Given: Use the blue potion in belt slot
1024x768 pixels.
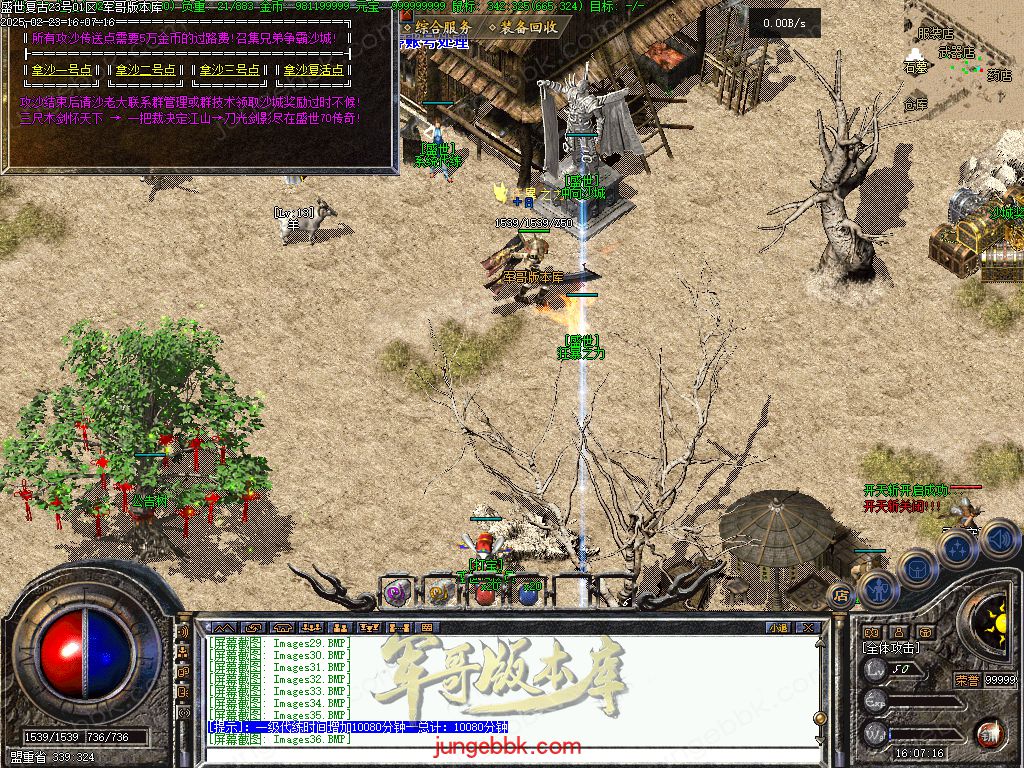Looking at the screenshot, I should point(527,595).
